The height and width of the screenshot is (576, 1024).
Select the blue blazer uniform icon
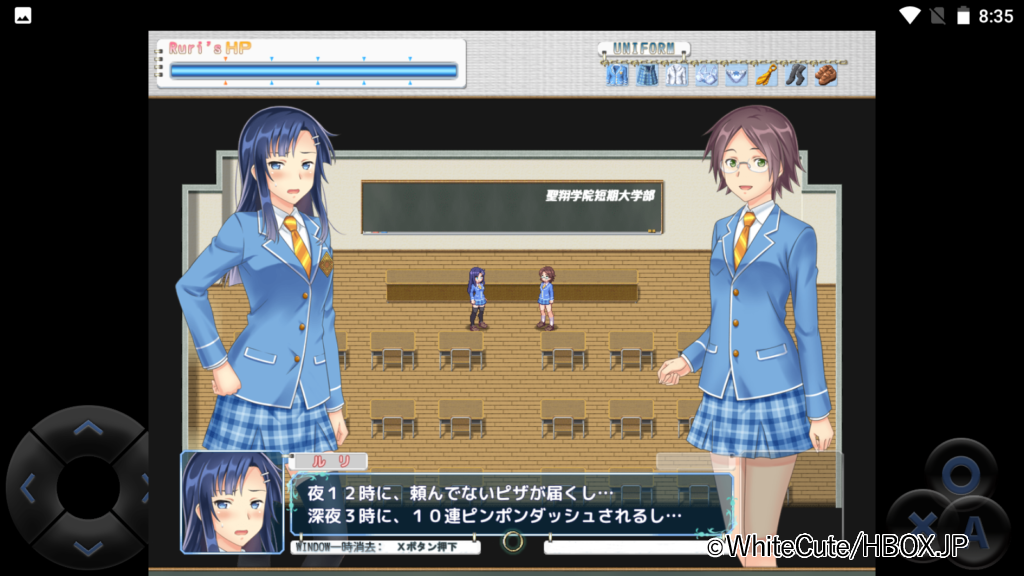coord(616,74)
